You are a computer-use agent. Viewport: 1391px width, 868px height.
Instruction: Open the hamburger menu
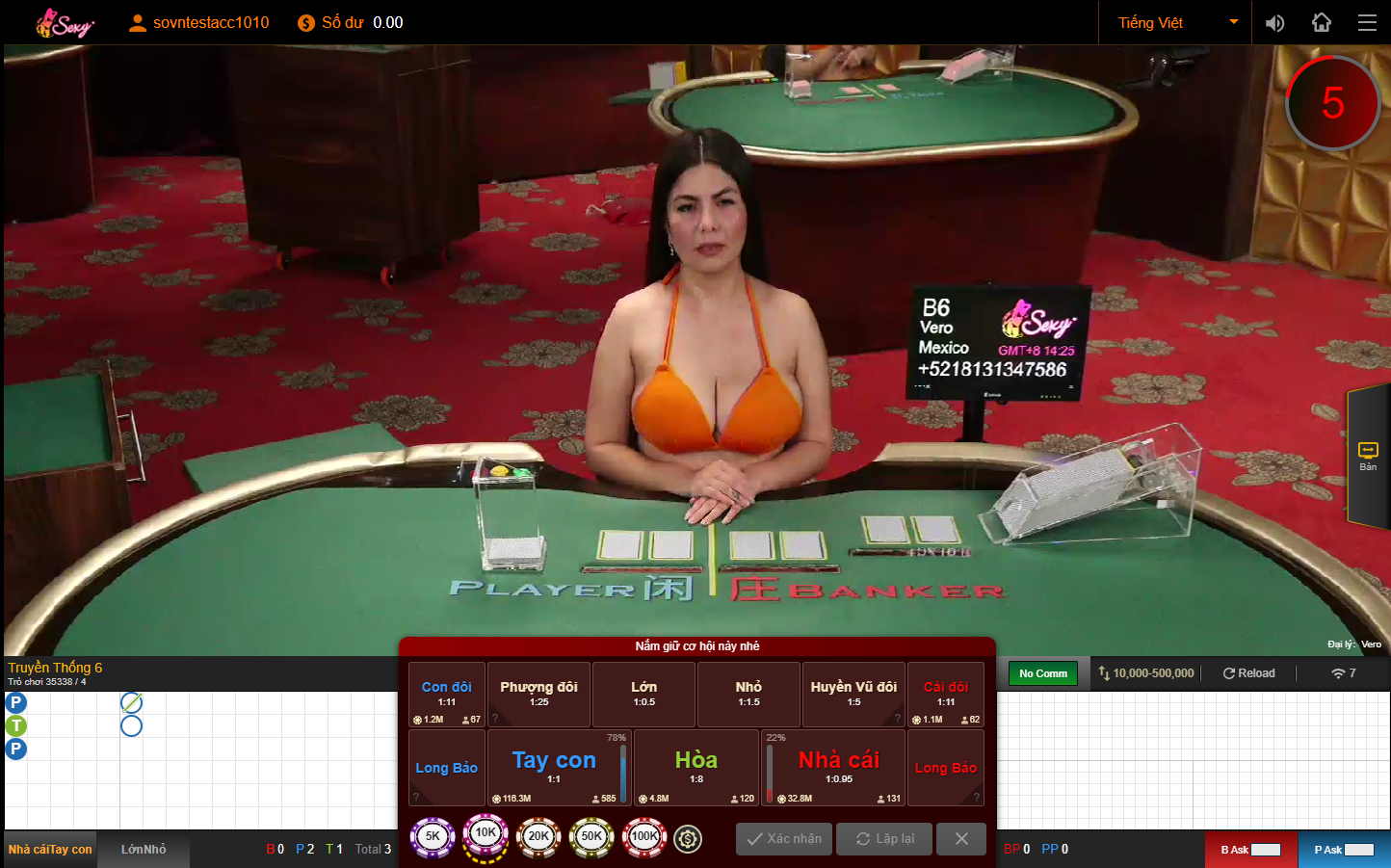pyautogui.click(x=1367, y=21)
